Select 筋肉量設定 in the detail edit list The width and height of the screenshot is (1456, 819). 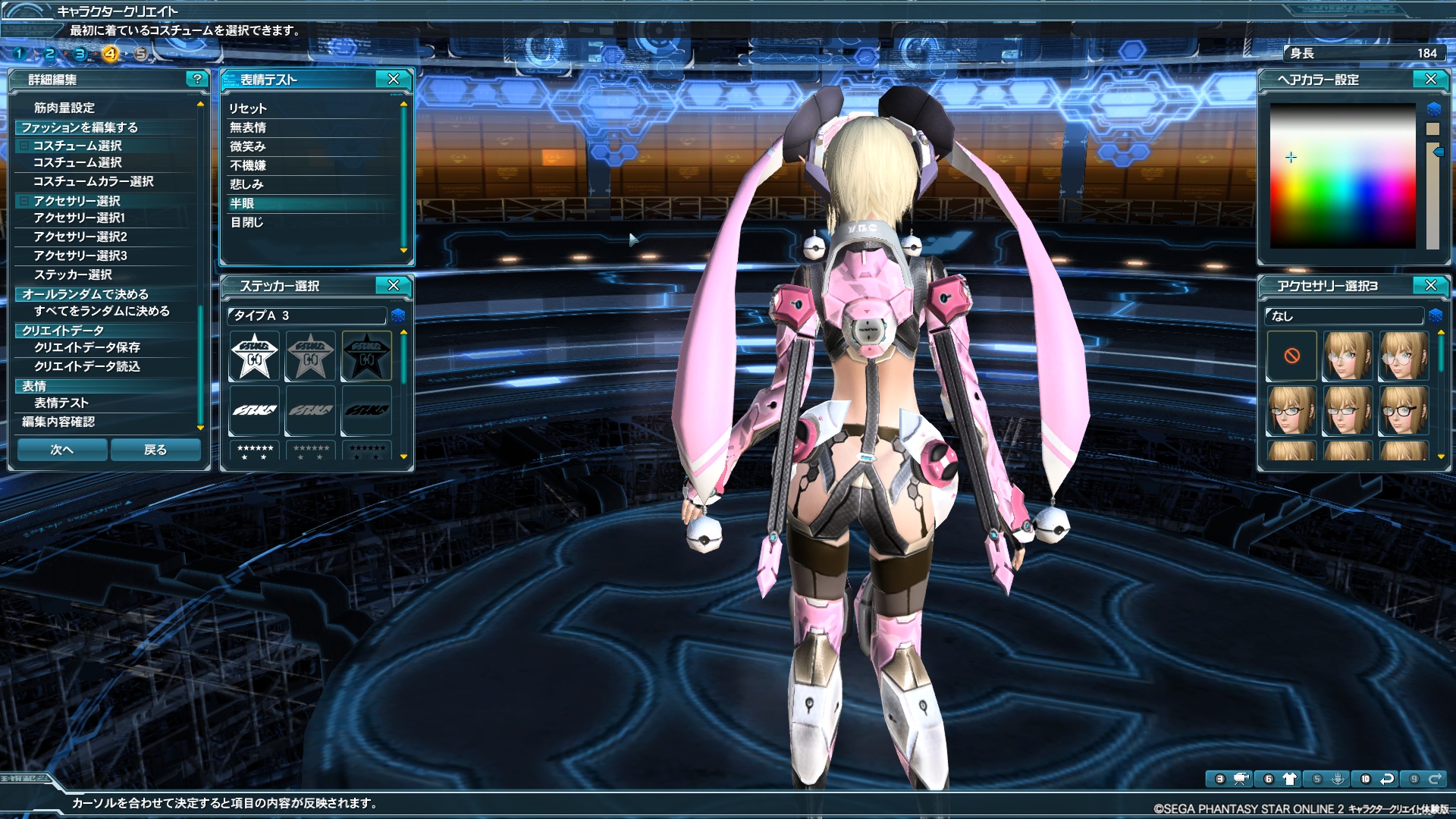coord(64,108)
